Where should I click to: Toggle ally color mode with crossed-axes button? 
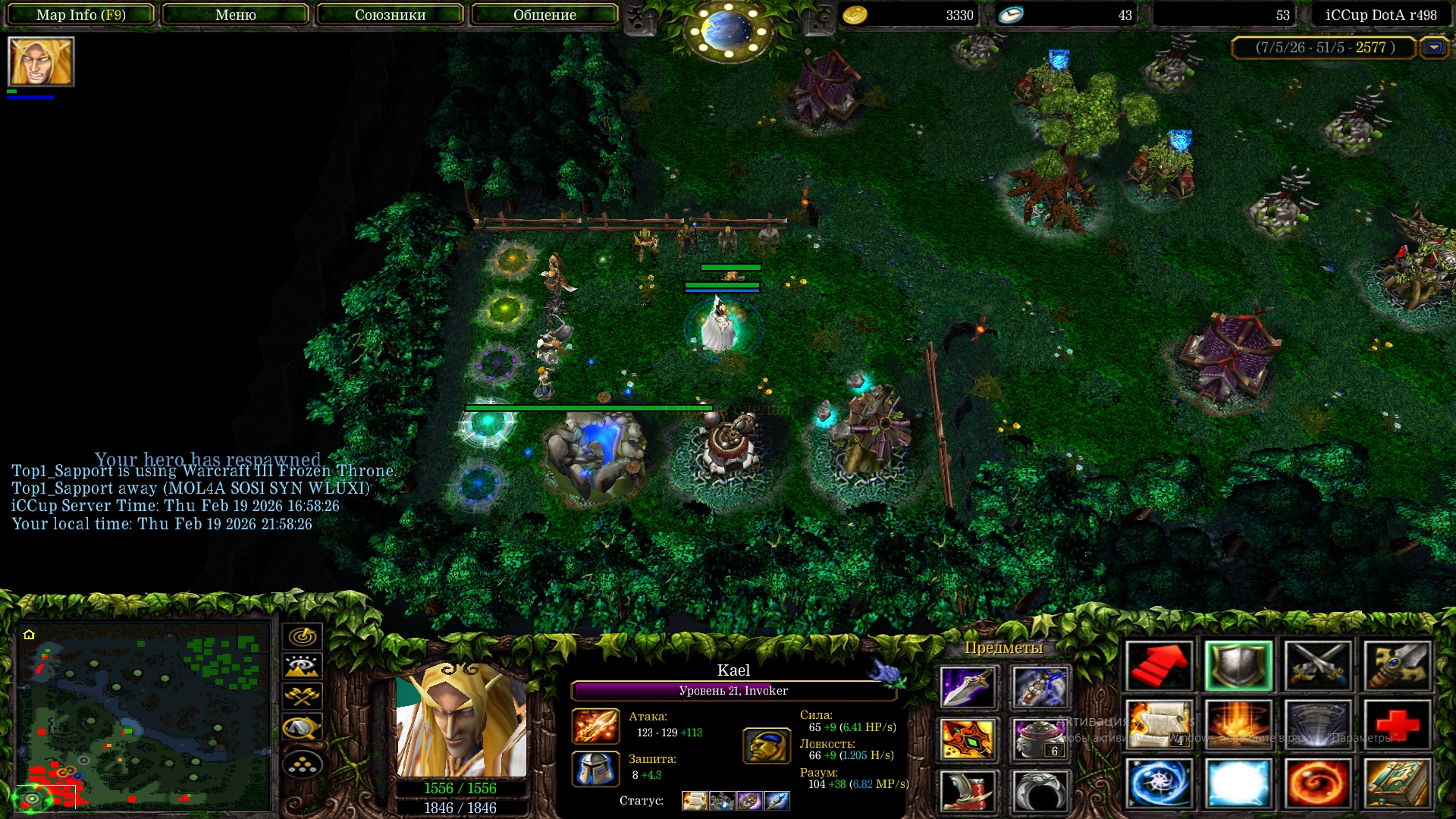(x=303, y=697)
